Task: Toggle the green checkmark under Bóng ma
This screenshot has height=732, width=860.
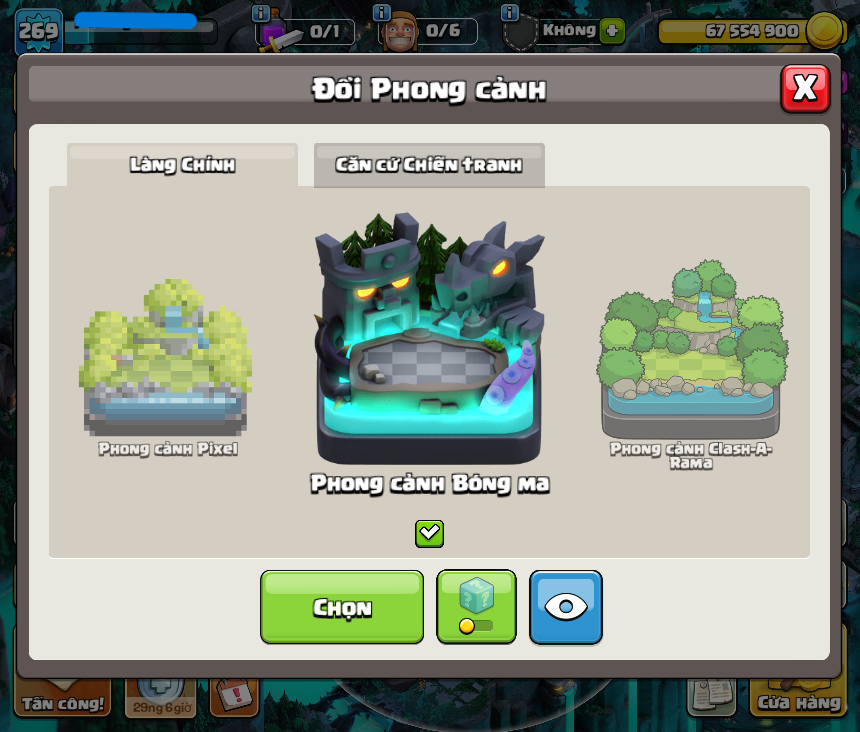Action: coord(429,533)
